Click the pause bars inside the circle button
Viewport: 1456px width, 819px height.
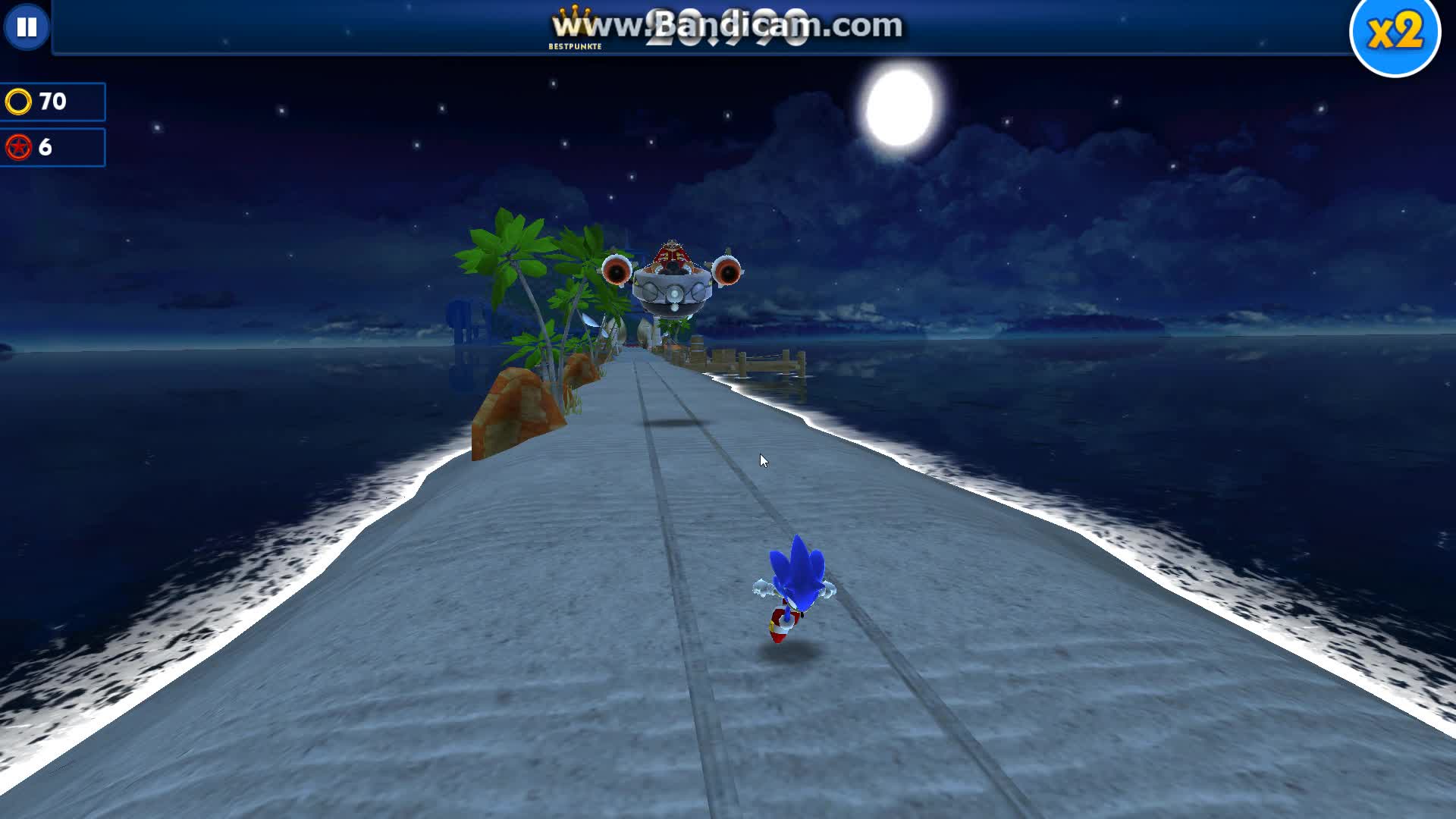[27, 28]
